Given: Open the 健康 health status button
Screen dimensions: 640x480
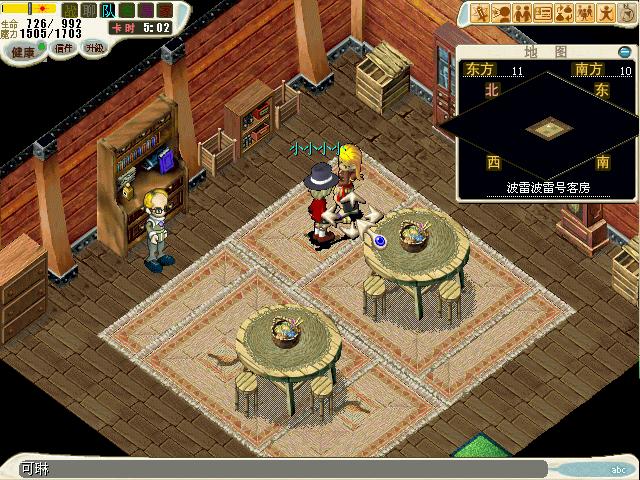Looking at the screenshot, I should (x=22, y=48).
